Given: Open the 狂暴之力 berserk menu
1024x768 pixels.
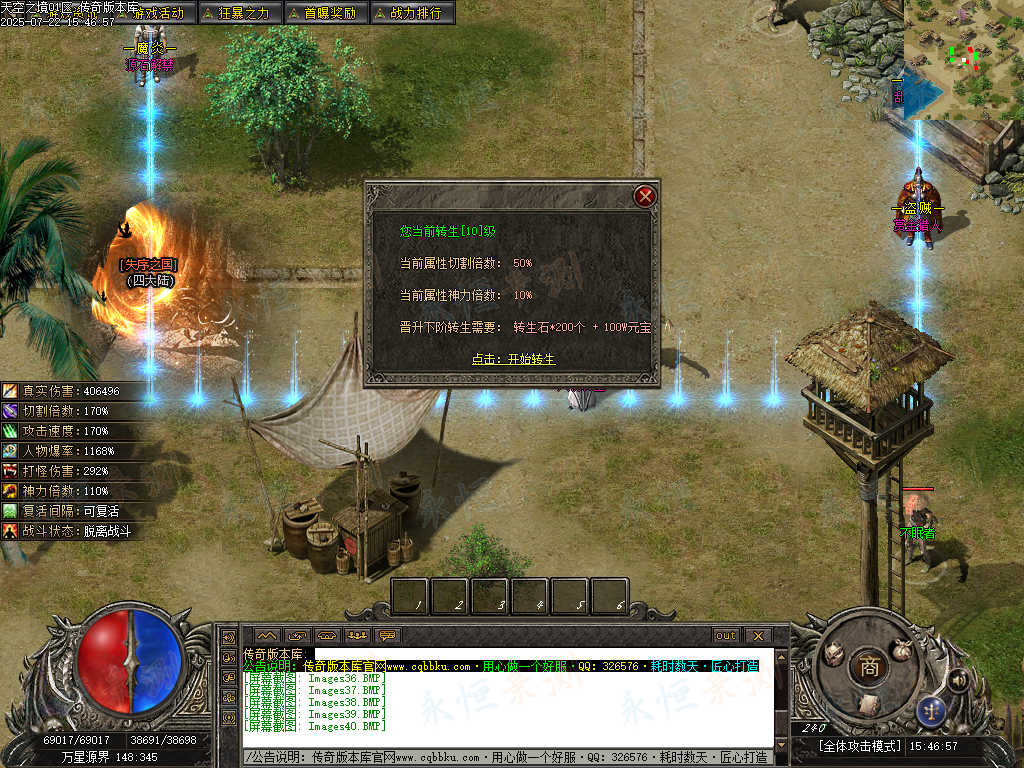Looking at the screenshot, I should [238, 13].
